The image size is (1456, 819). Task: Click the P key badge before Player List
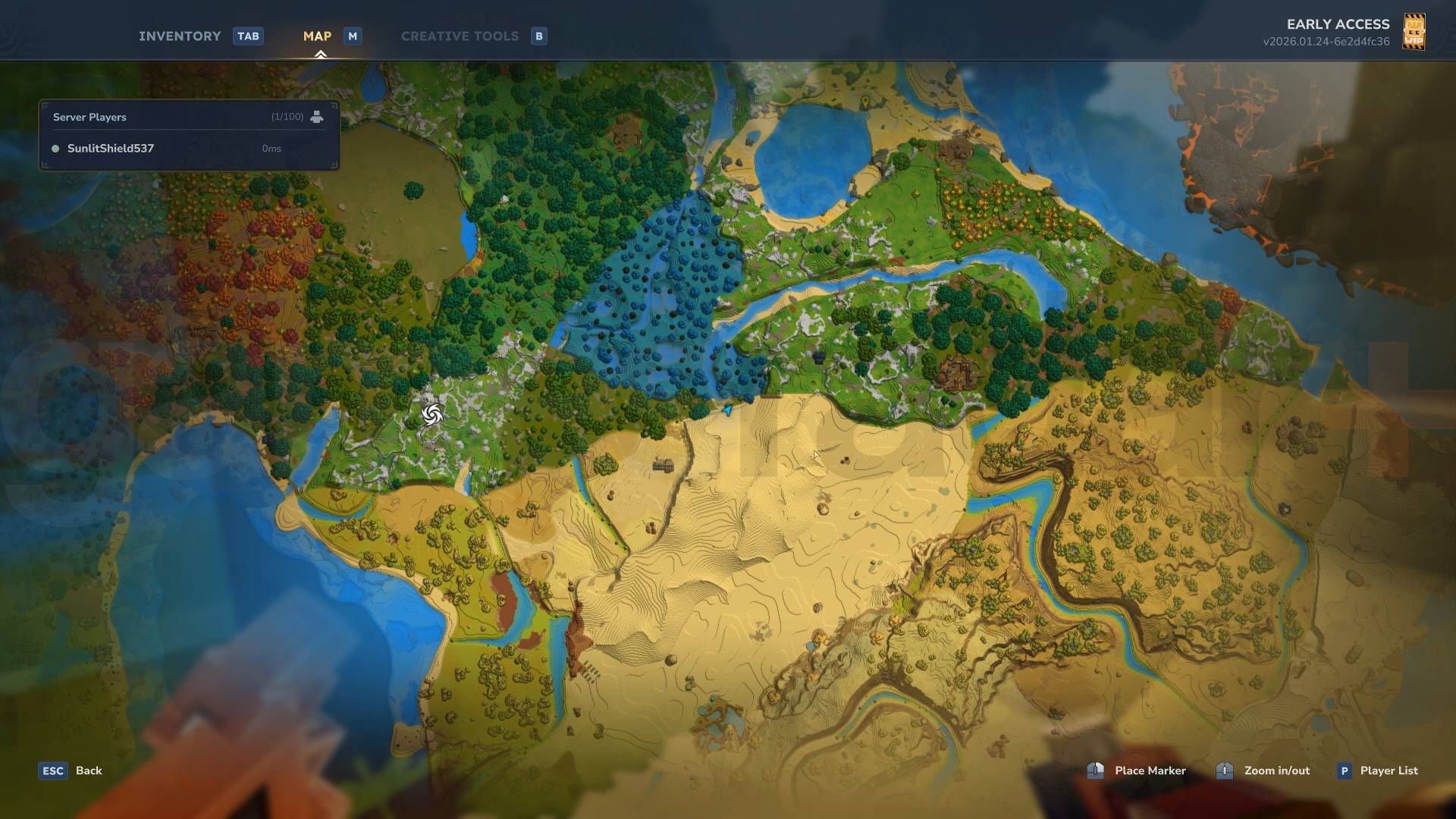(x=1345, y=770)
